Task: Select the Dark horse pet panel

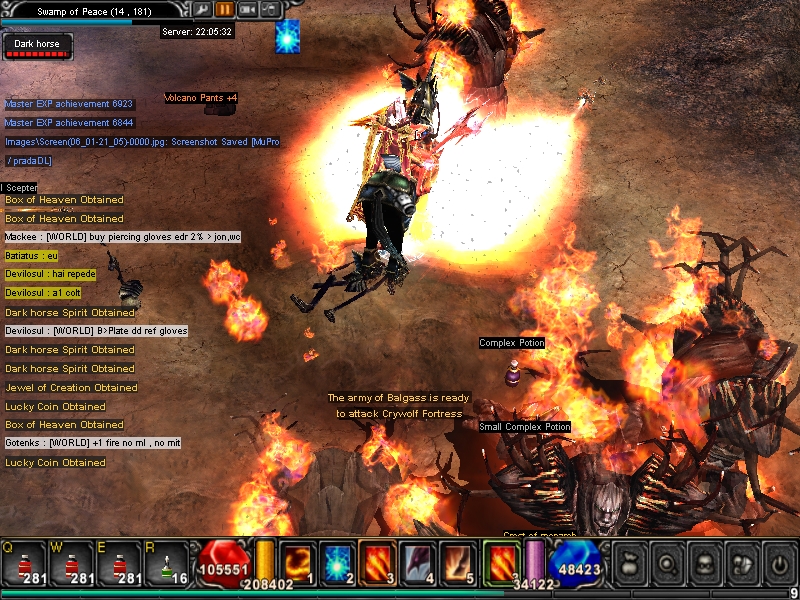Action: [x=36, y=47]
